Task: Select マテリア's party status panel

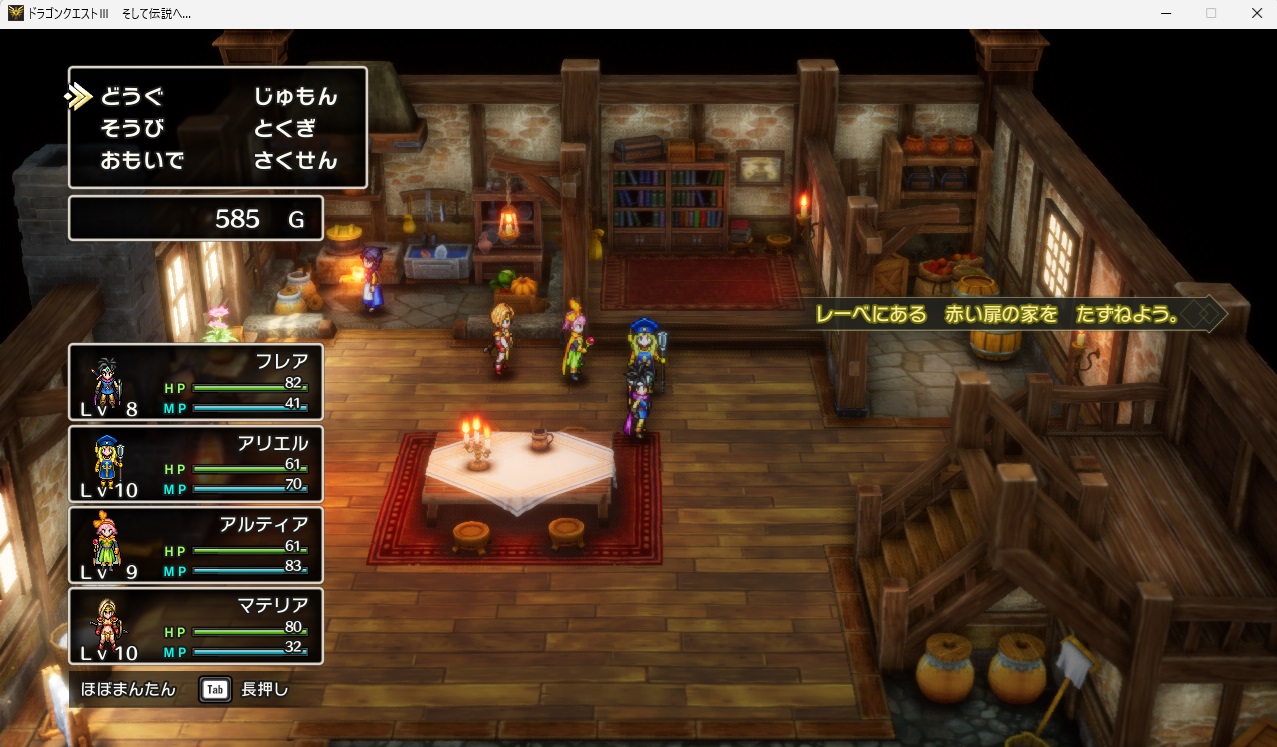Action: (196, 626)
